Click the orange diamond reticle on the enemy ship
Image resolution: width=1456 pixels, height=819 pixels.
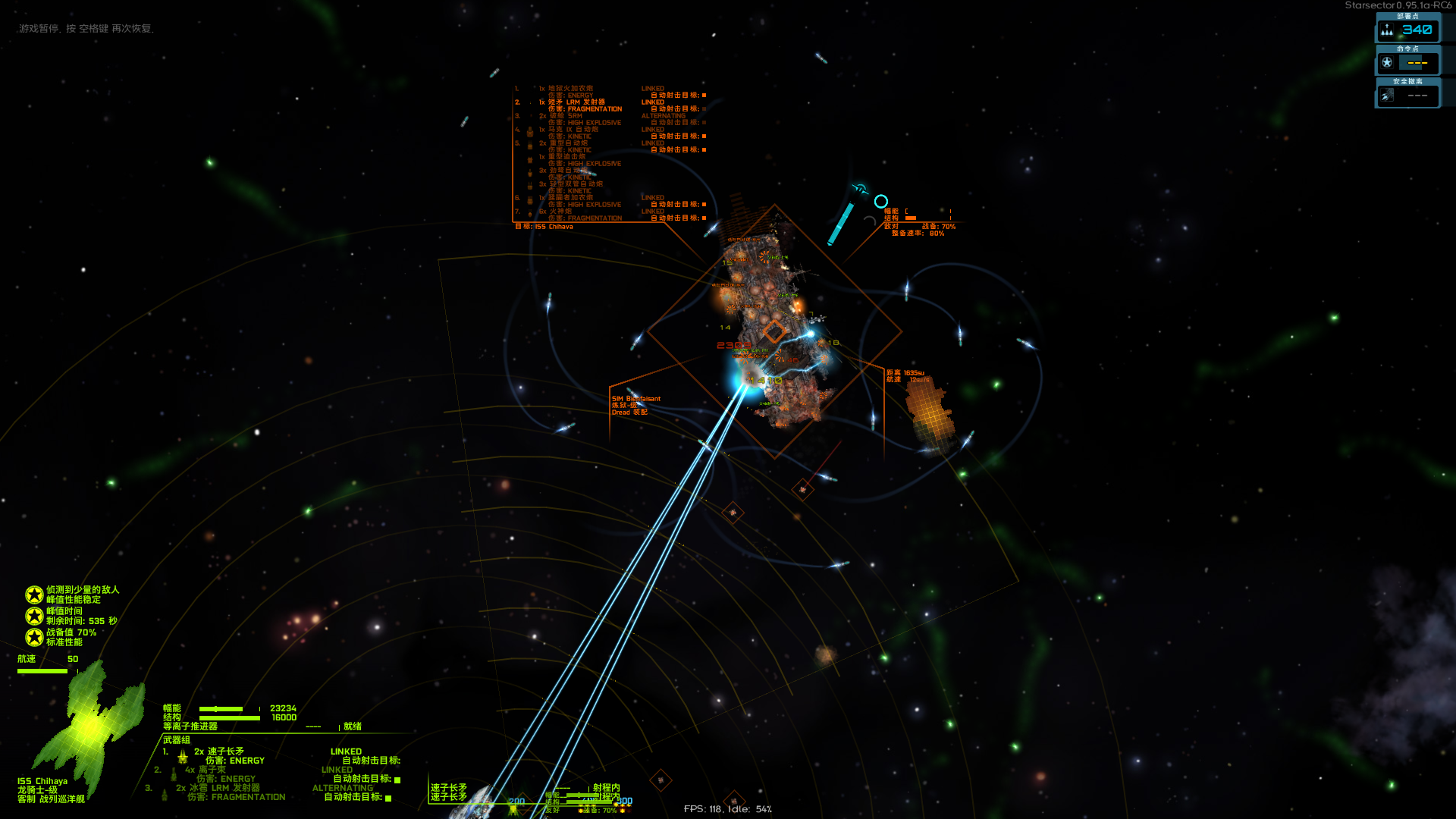point(774,330)
